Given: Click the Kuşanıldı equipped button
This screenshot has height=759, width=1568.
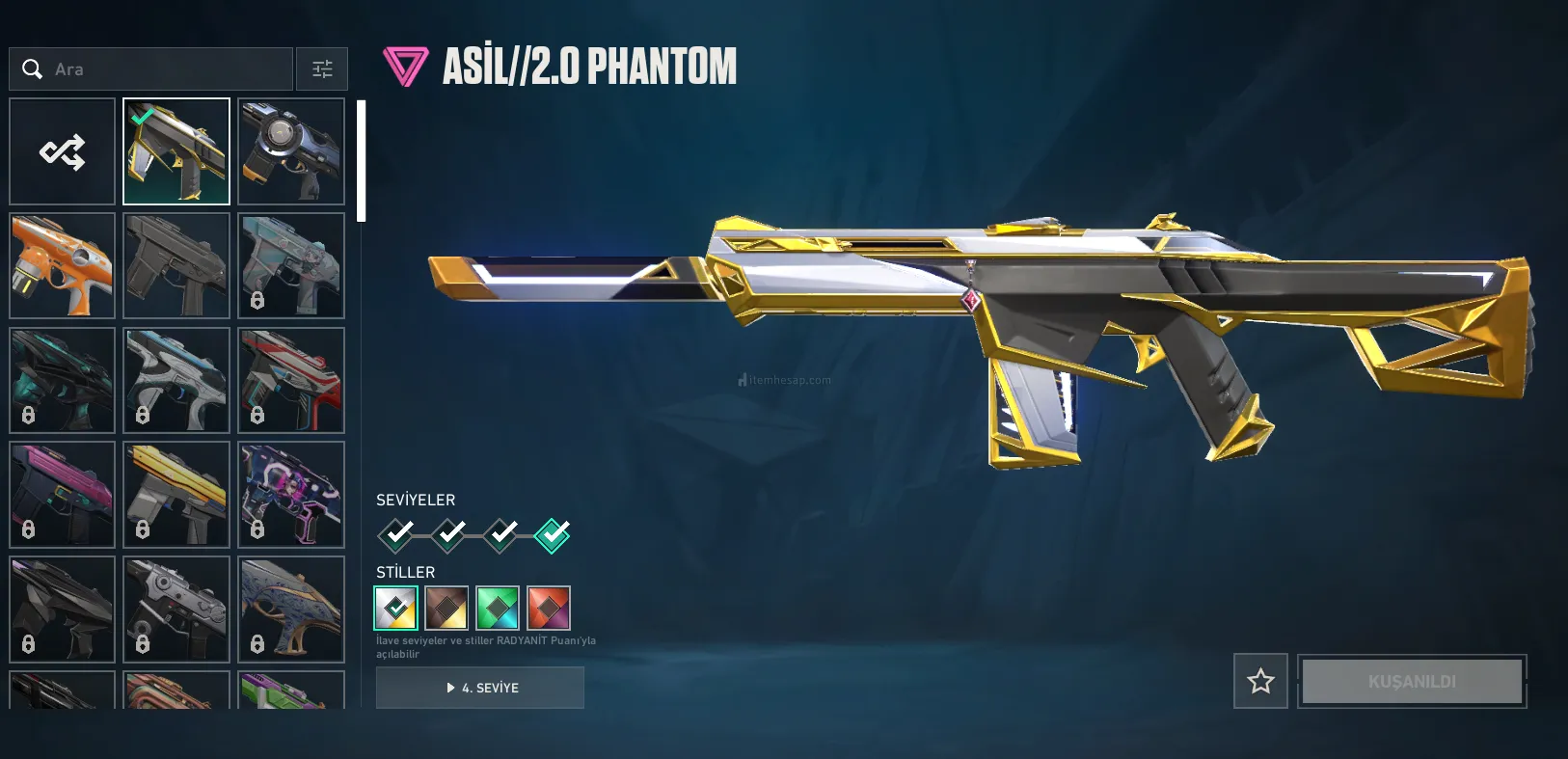Looking at the screenshot, I should (1412, 681).
